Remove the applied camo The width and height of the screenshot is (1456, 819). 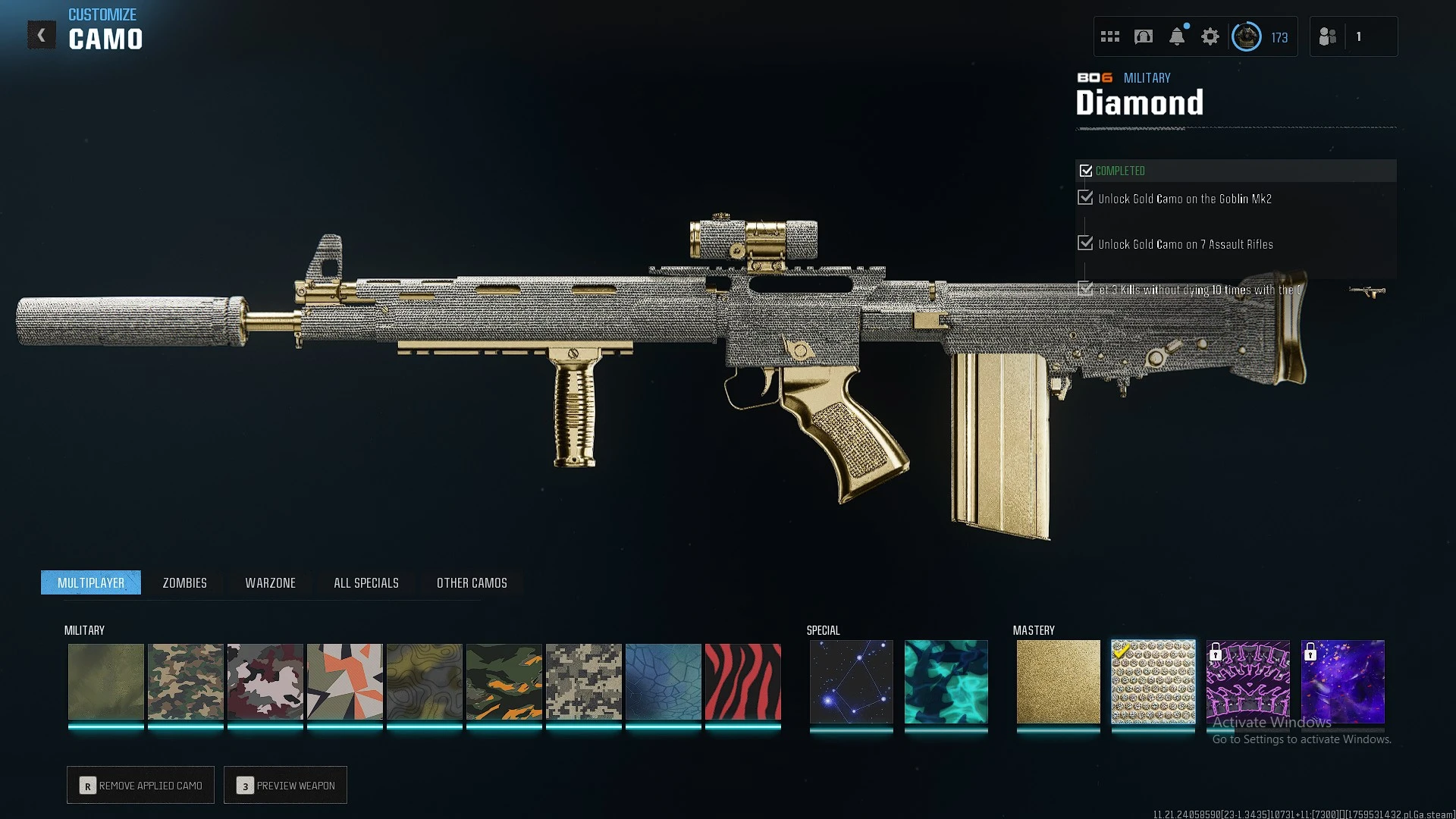pos(140,786)
